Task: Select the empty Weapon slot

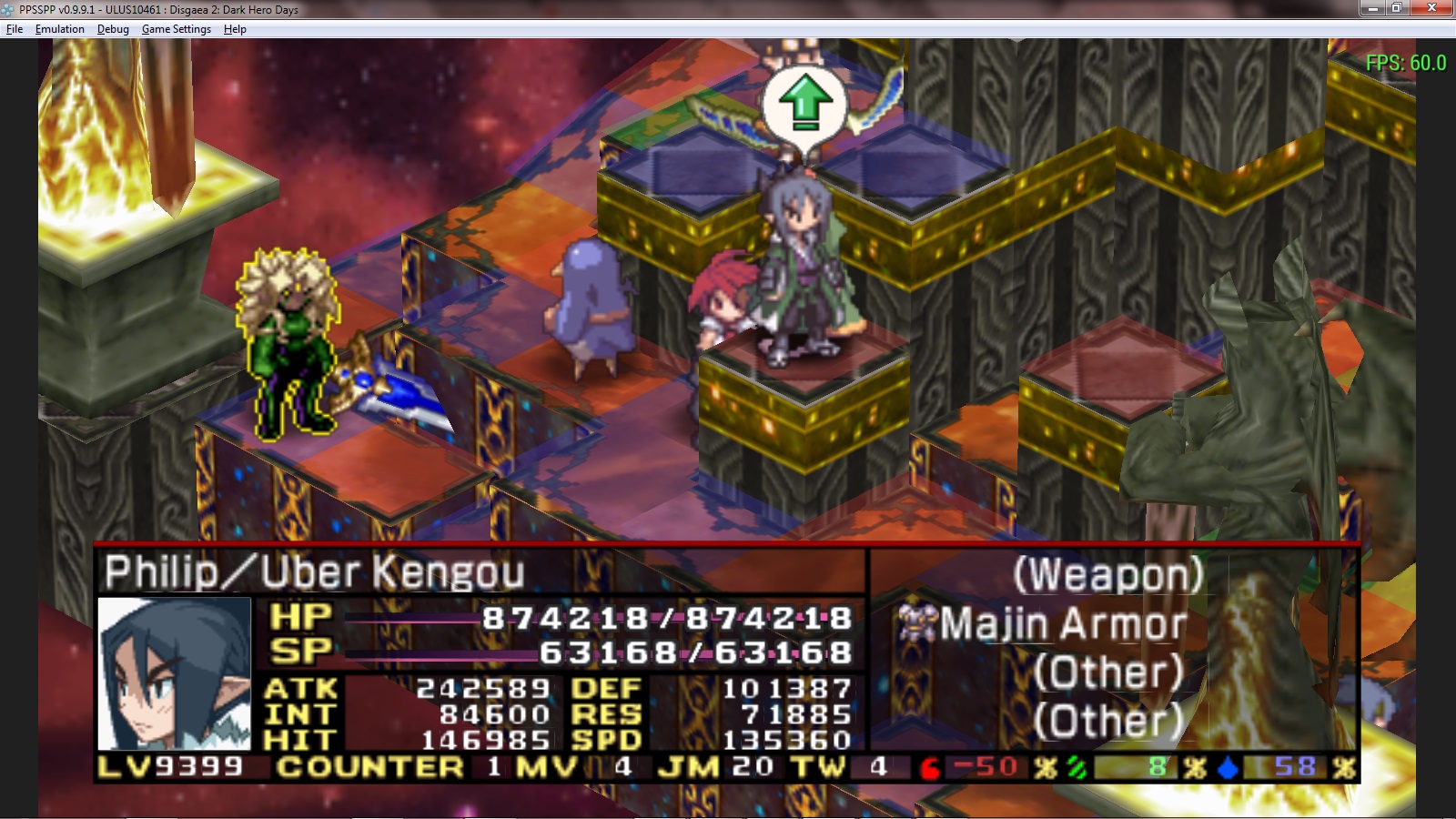Action: pyautogui.click(x=1107, y=575)
